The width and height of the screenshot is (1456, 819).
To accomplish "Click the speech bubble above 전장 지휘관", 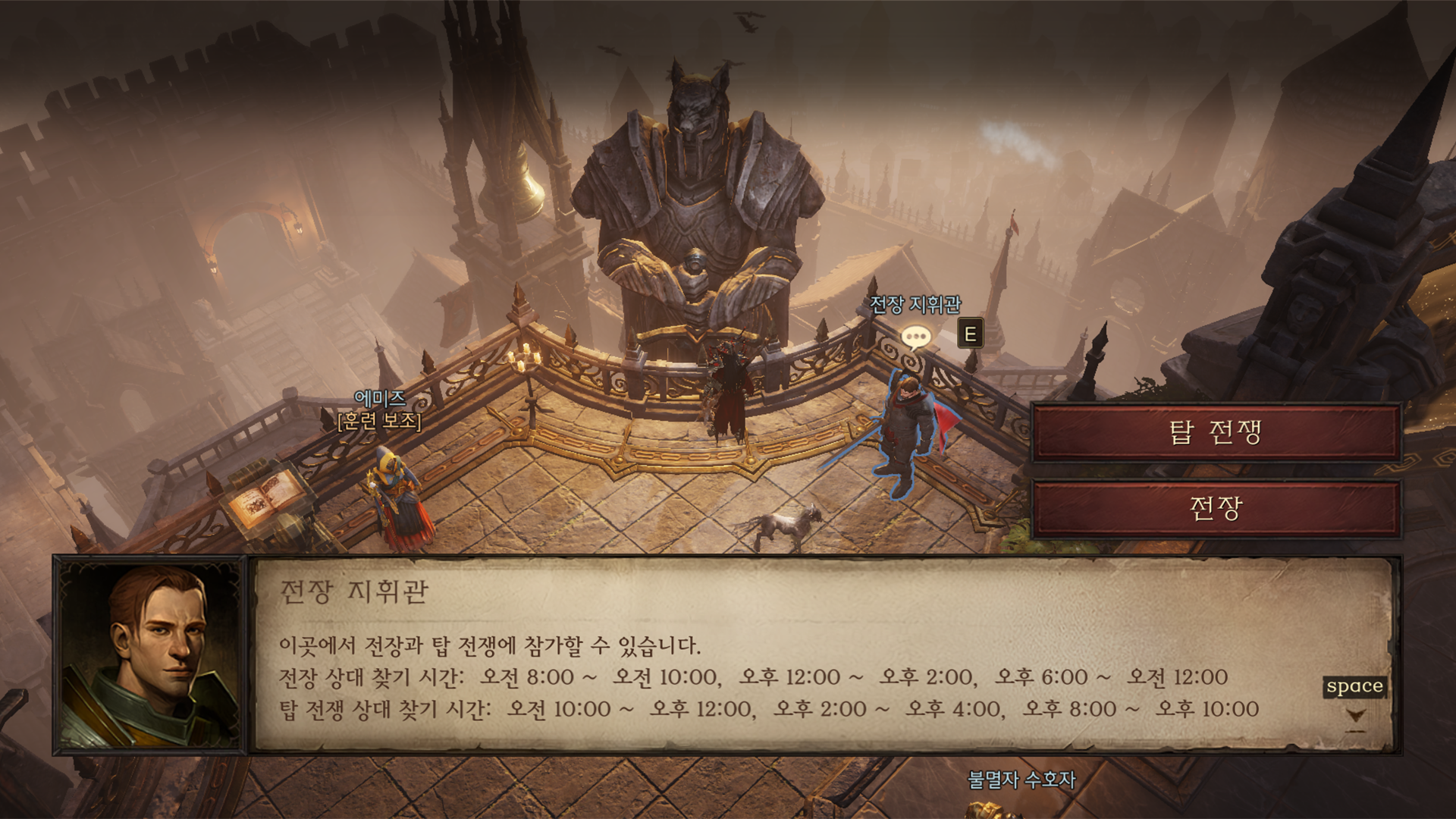I will click(915, 336).
